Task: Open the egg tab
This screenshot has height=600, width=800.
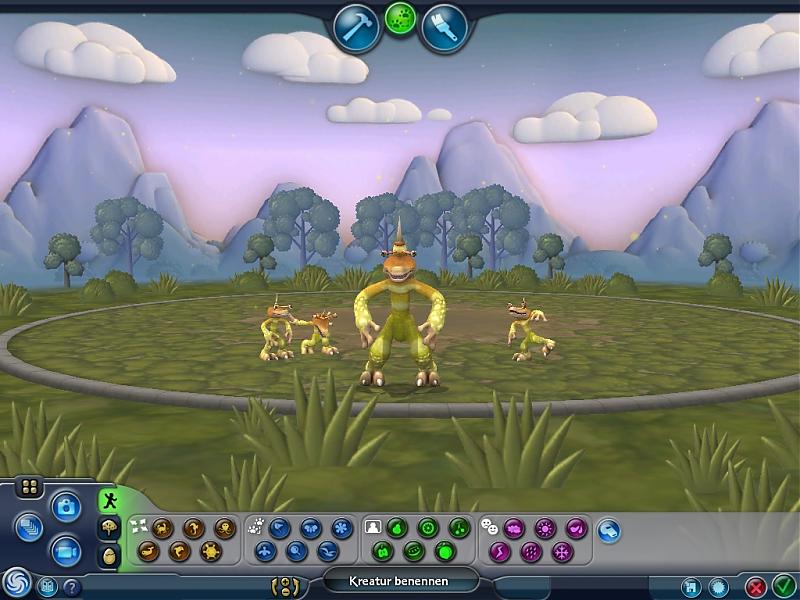Action: (107, 555)
